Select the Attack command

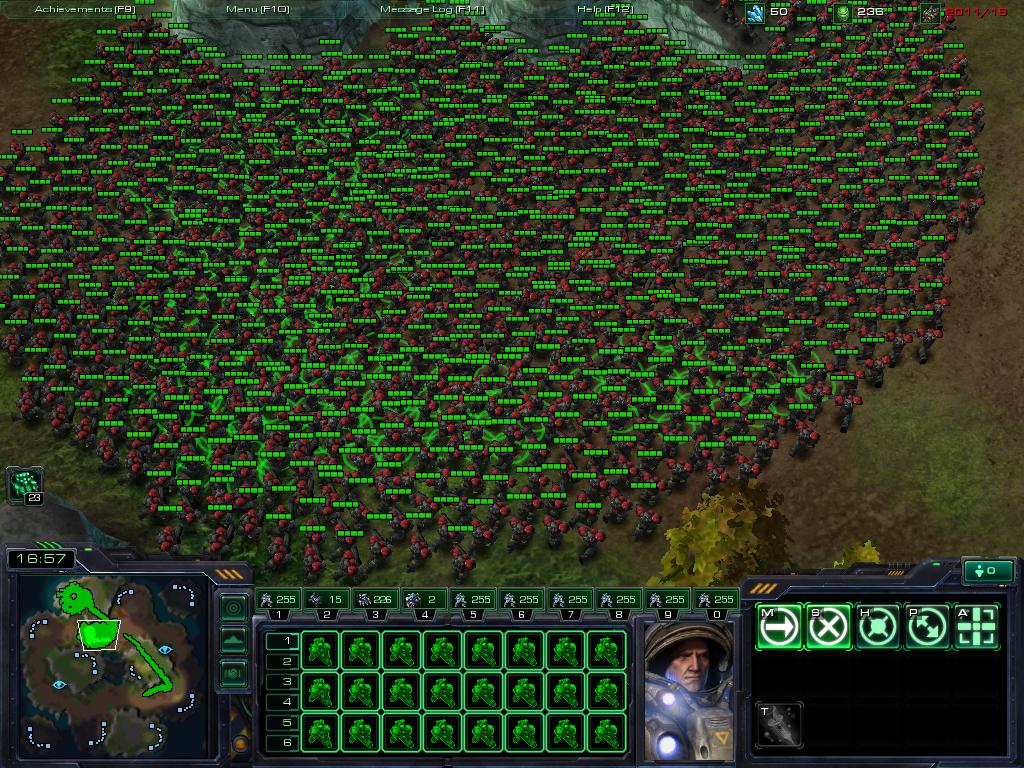pos(975,627)
